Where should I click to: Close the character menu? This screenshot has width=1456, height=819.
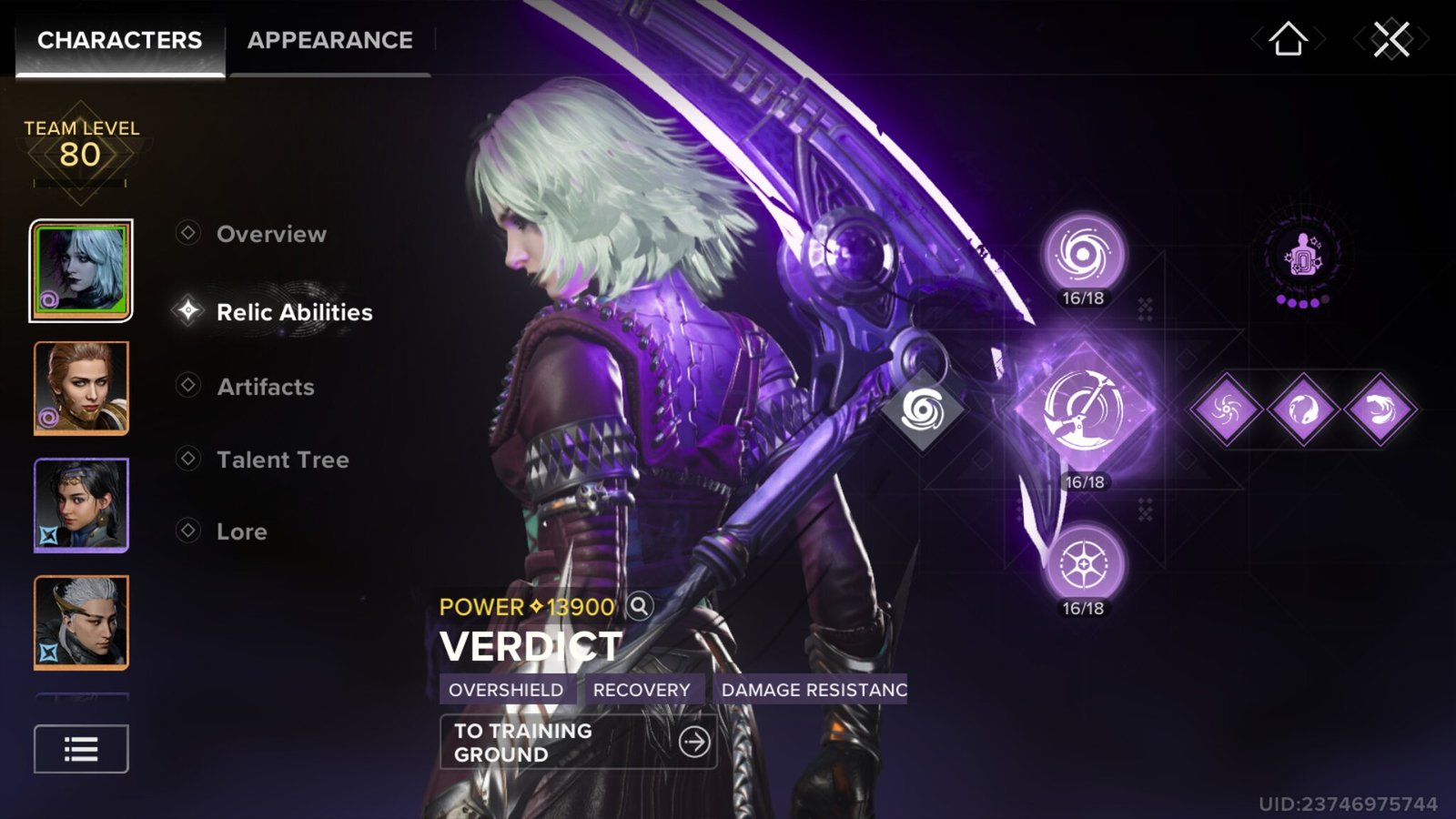point(1390,40)
